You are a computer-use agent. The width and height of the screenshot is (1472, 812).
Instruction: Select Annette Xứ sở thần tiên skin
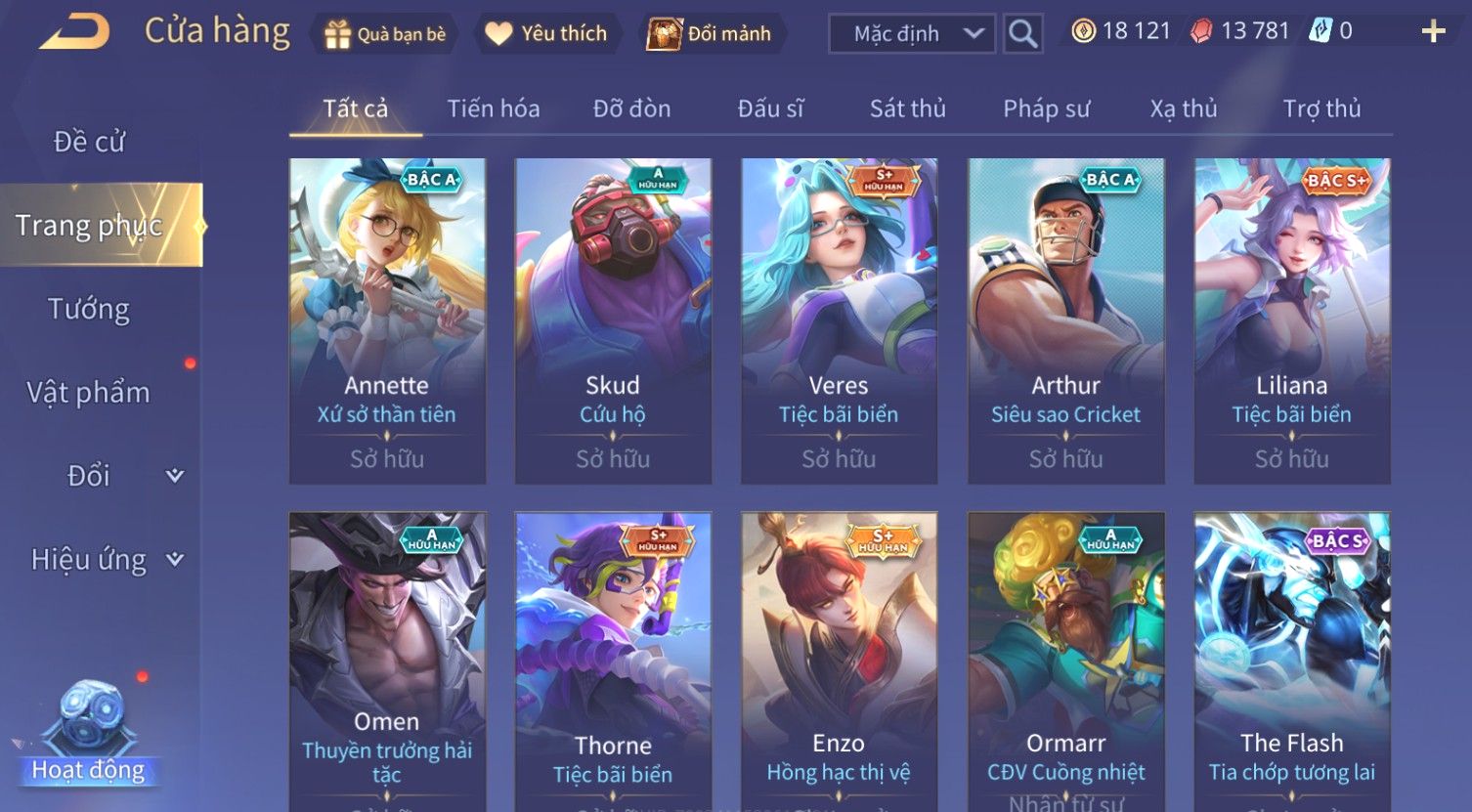point(387,321)
